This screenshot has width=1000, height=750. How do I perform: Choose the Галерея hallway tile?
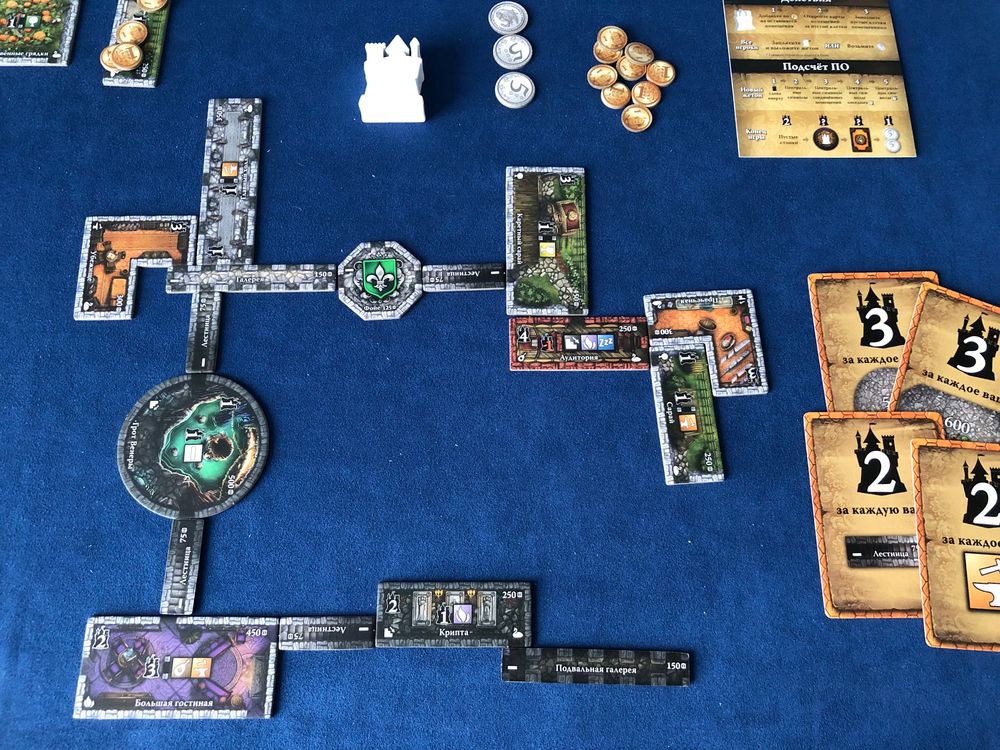point(250,277)
